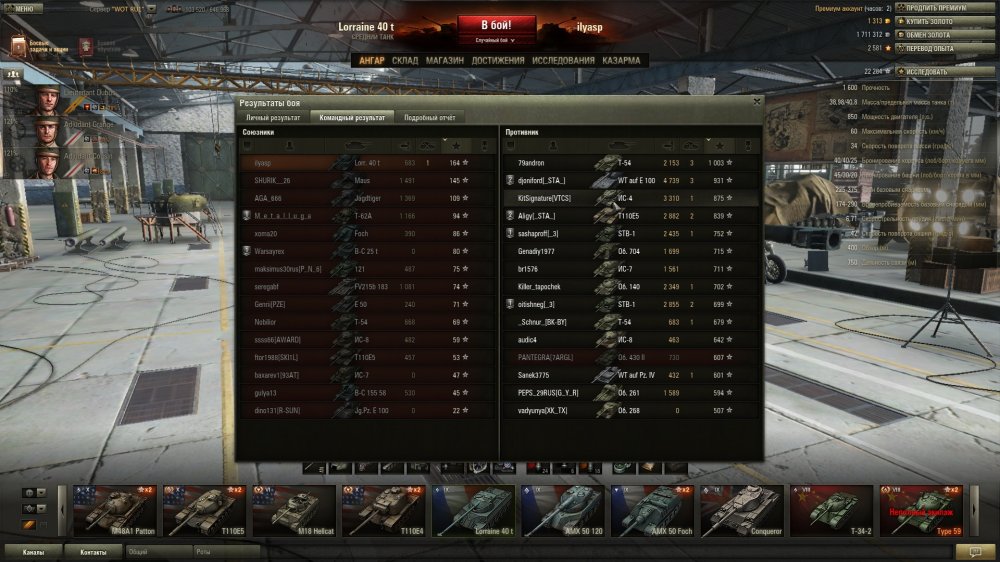Open the Контакты panel

93,551
